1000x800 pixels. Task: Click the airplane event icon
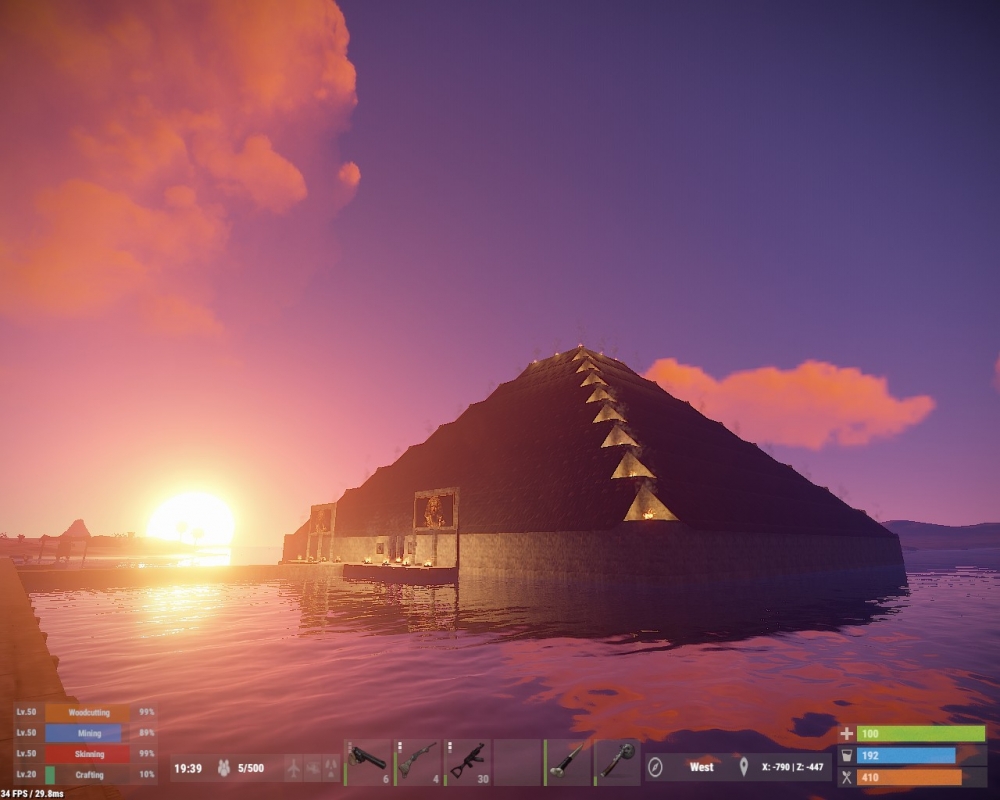click(x=293, y=768)
